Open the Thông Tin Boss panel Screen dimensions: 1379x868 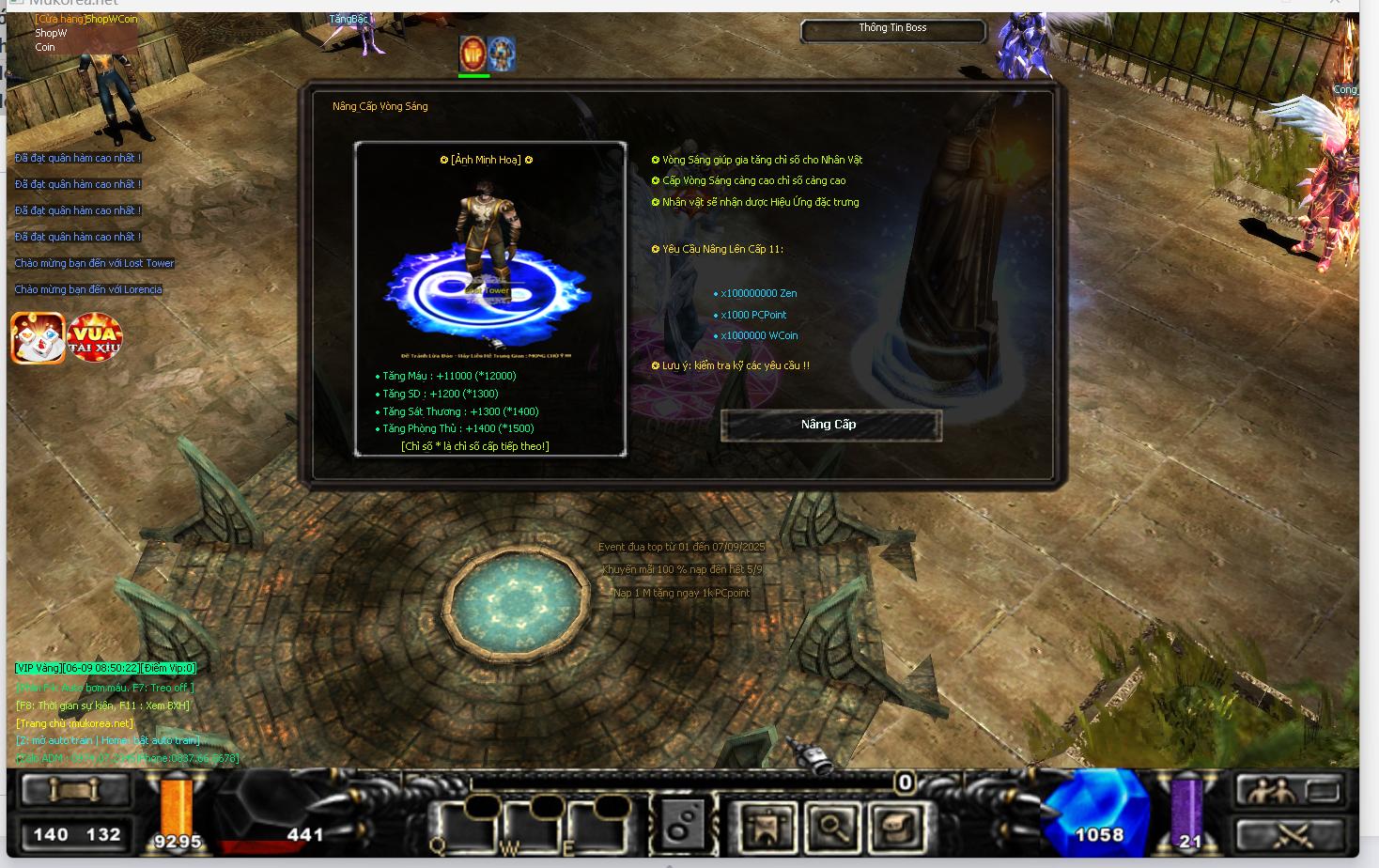point(892,30)
